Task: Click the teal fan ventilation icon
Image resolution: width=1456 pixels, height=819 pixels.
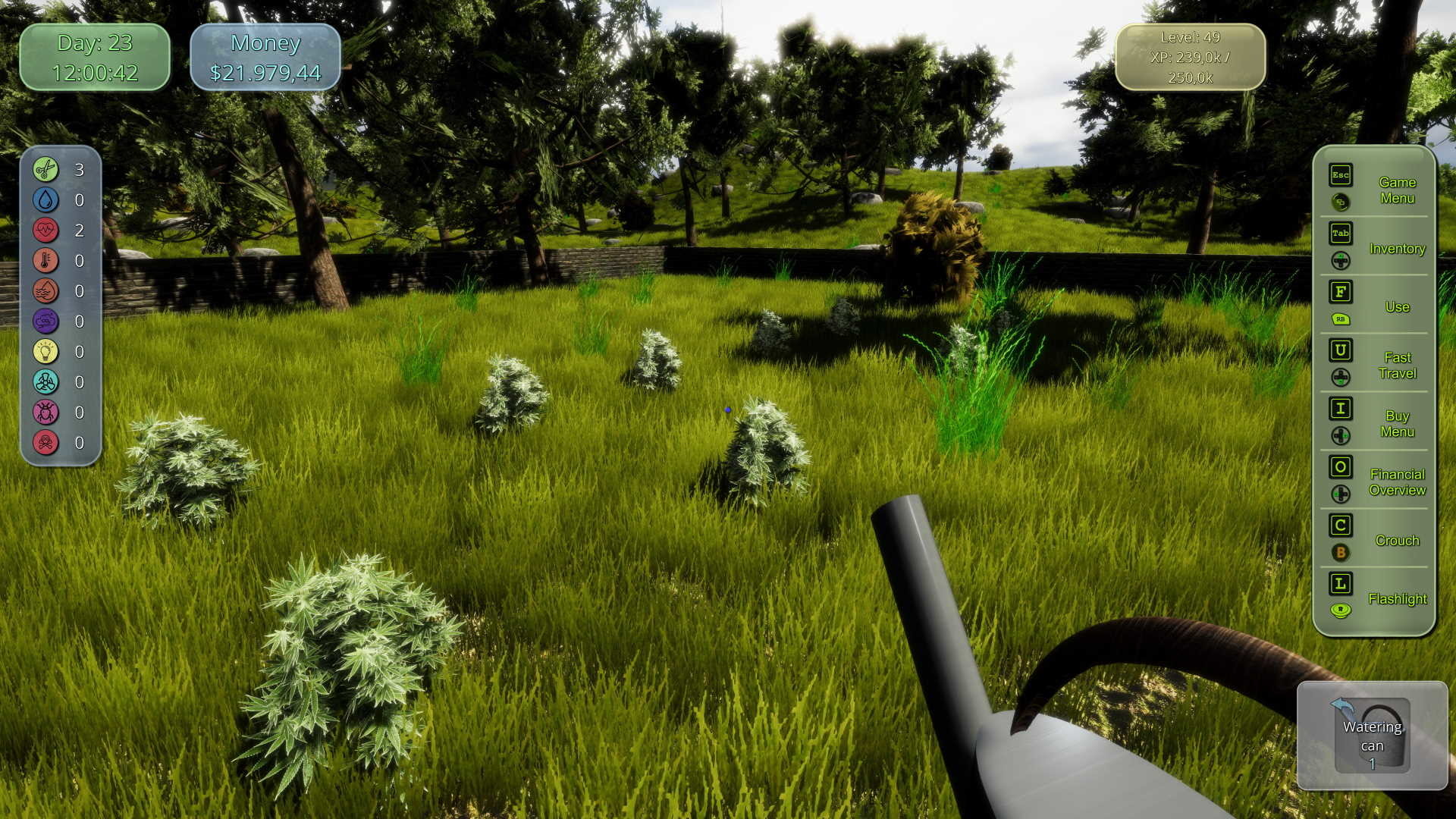Action: (44, 382)
